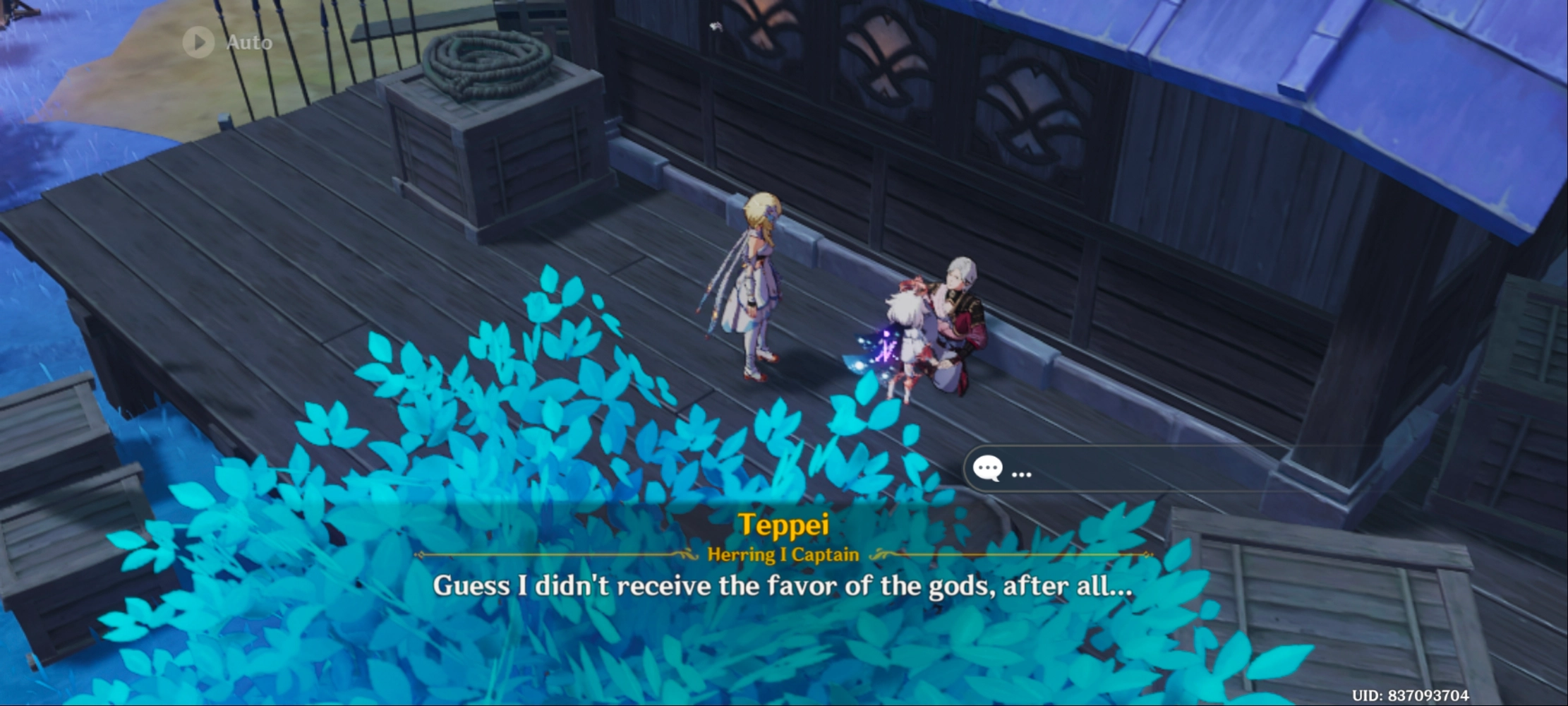This screenshot has height=706, width=1568.
Task: Click the Auto text button
Action: (x=248, y=42)
